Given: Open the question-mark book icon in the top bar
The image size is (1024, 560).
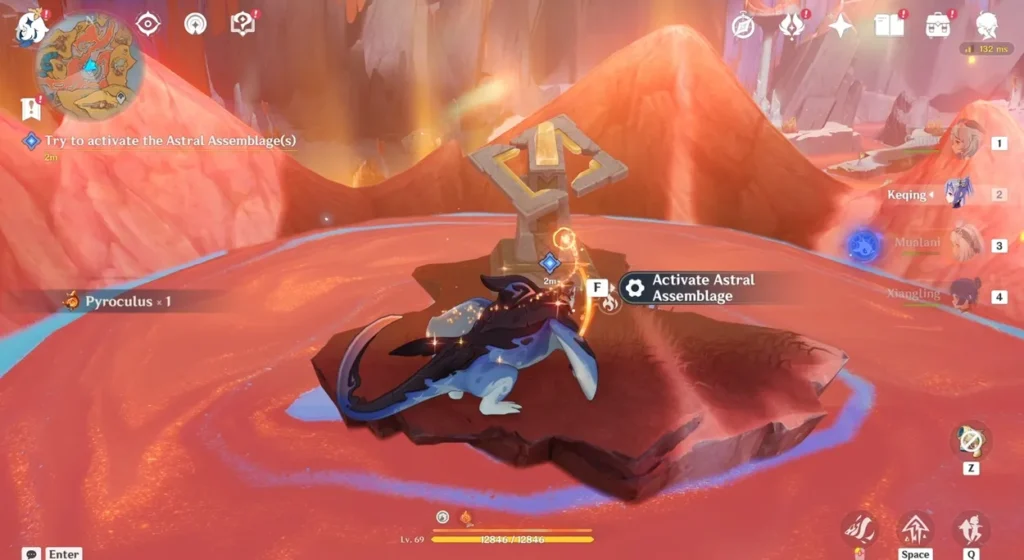Looking at the screenshot, I should [x=242, y=24].
